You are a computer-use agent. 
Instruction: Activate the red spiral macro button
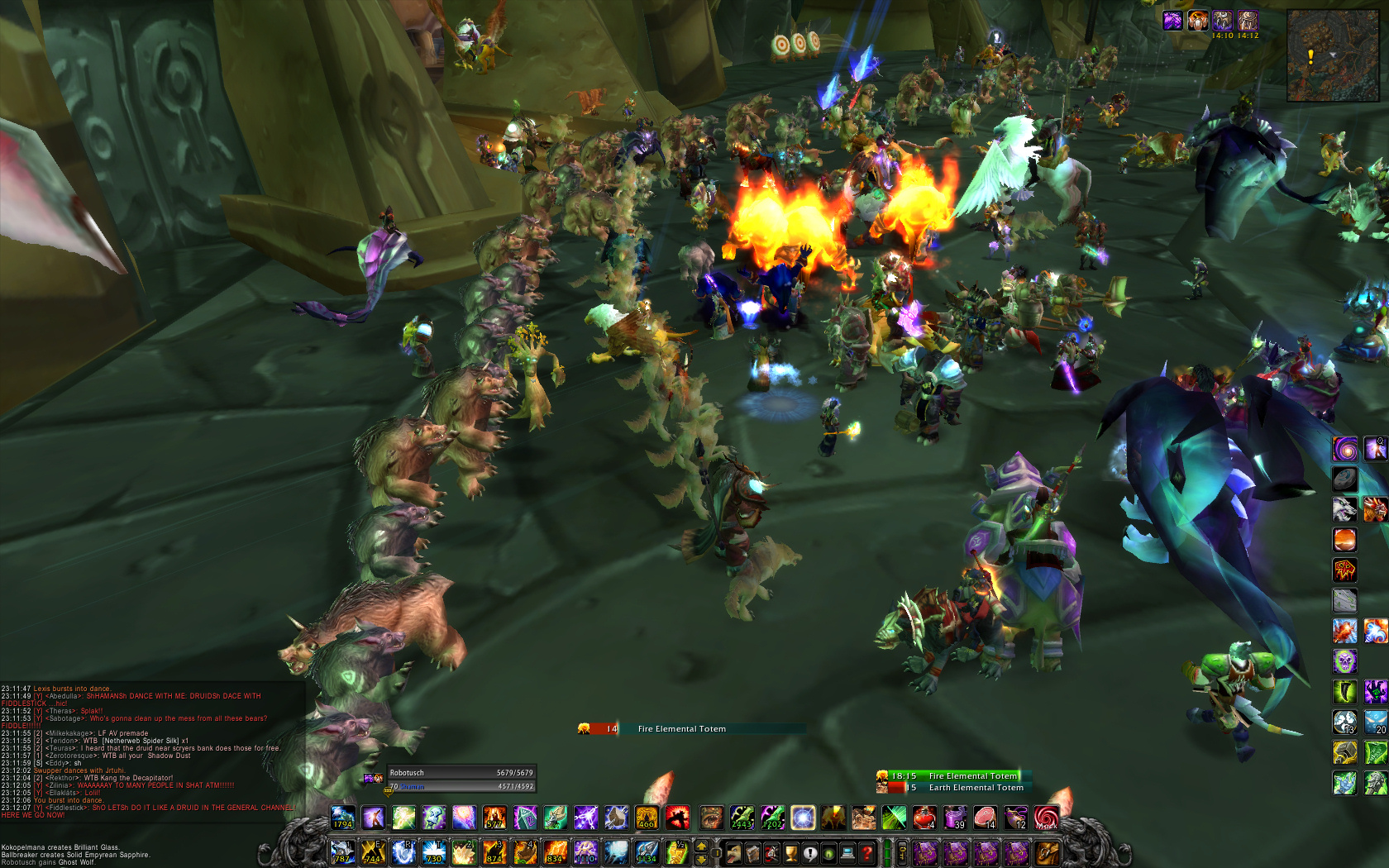click(1046, 818)
